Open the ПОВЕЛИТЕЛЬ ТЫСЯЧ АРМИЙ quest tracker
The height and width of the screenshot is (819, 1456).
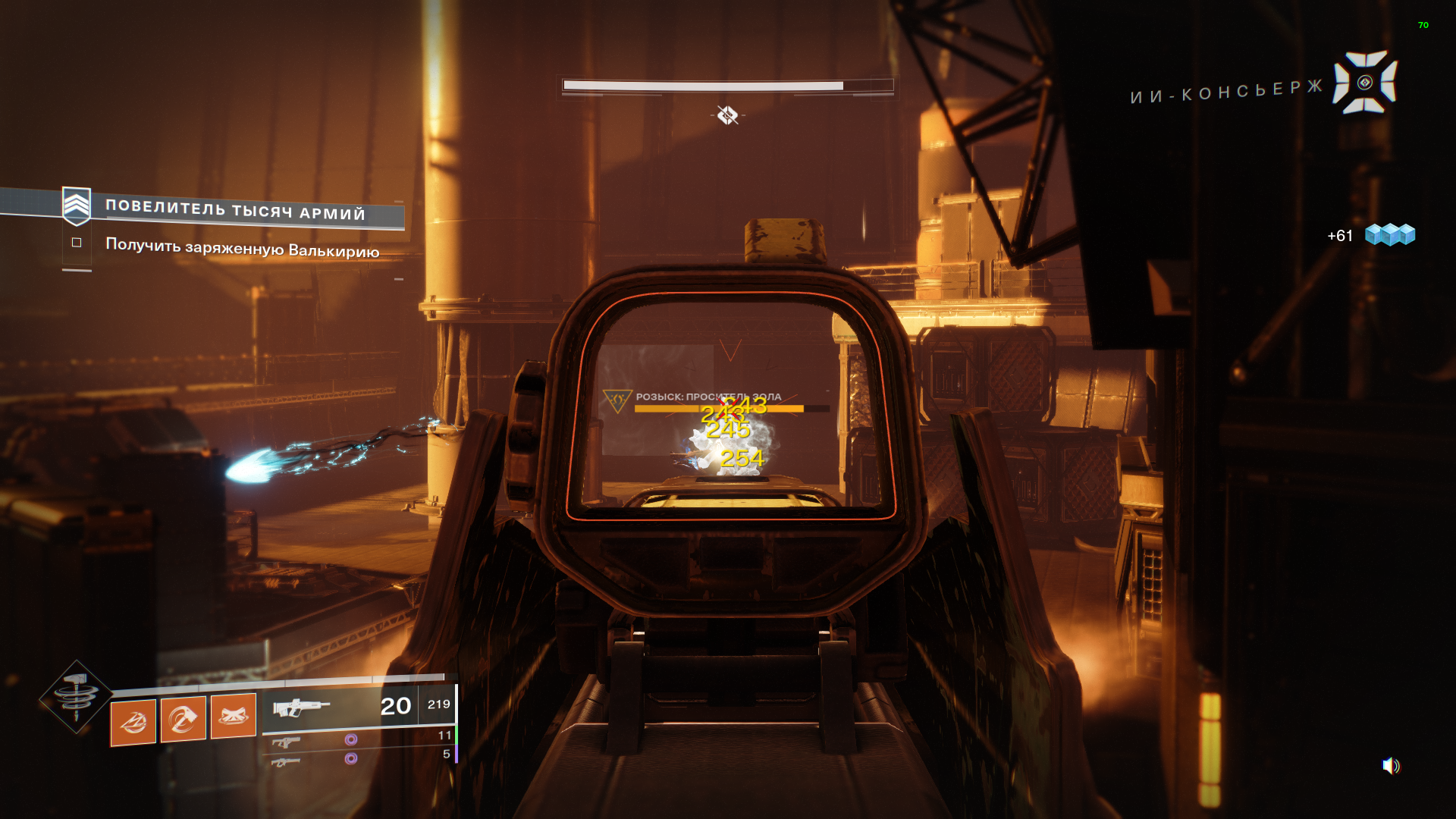[x=234, y=210]
